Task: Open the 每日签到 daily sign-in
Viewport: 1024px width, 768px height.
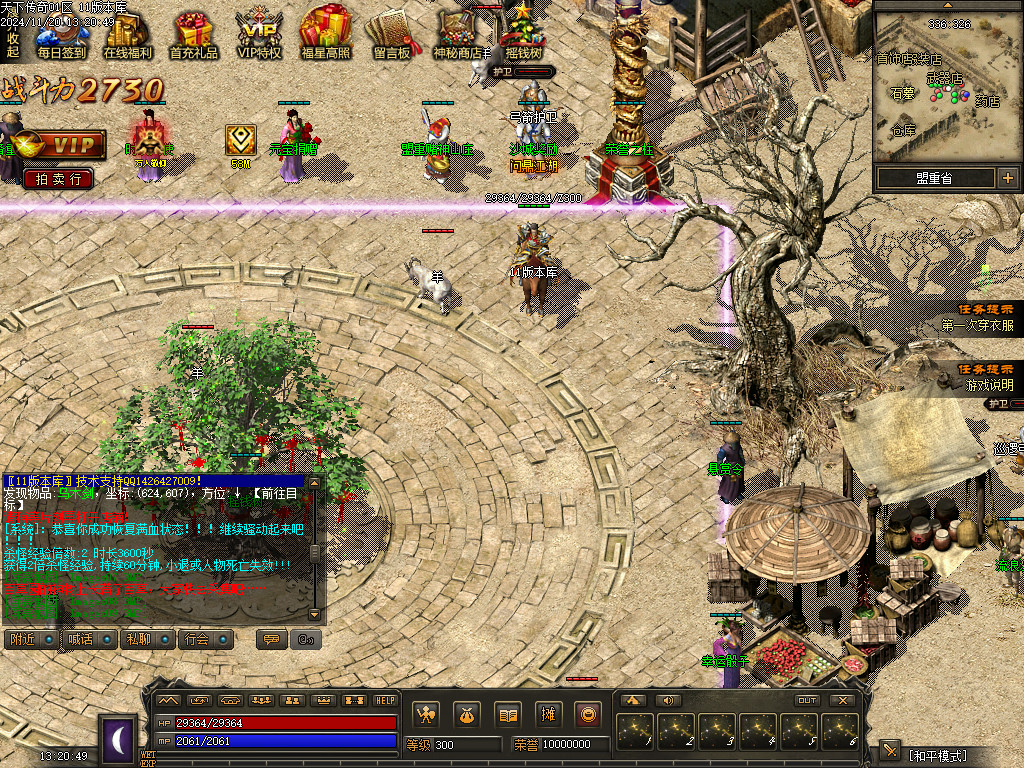Action: (62, 35)
